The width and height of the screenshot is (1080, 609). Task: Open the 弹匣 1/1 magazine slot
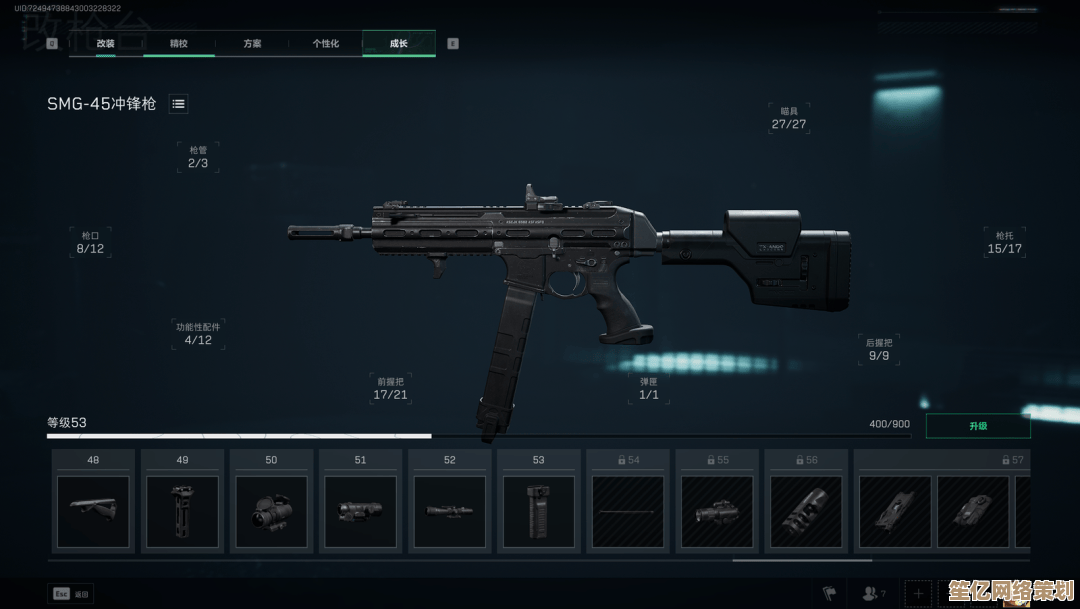(x=649, y=388)
